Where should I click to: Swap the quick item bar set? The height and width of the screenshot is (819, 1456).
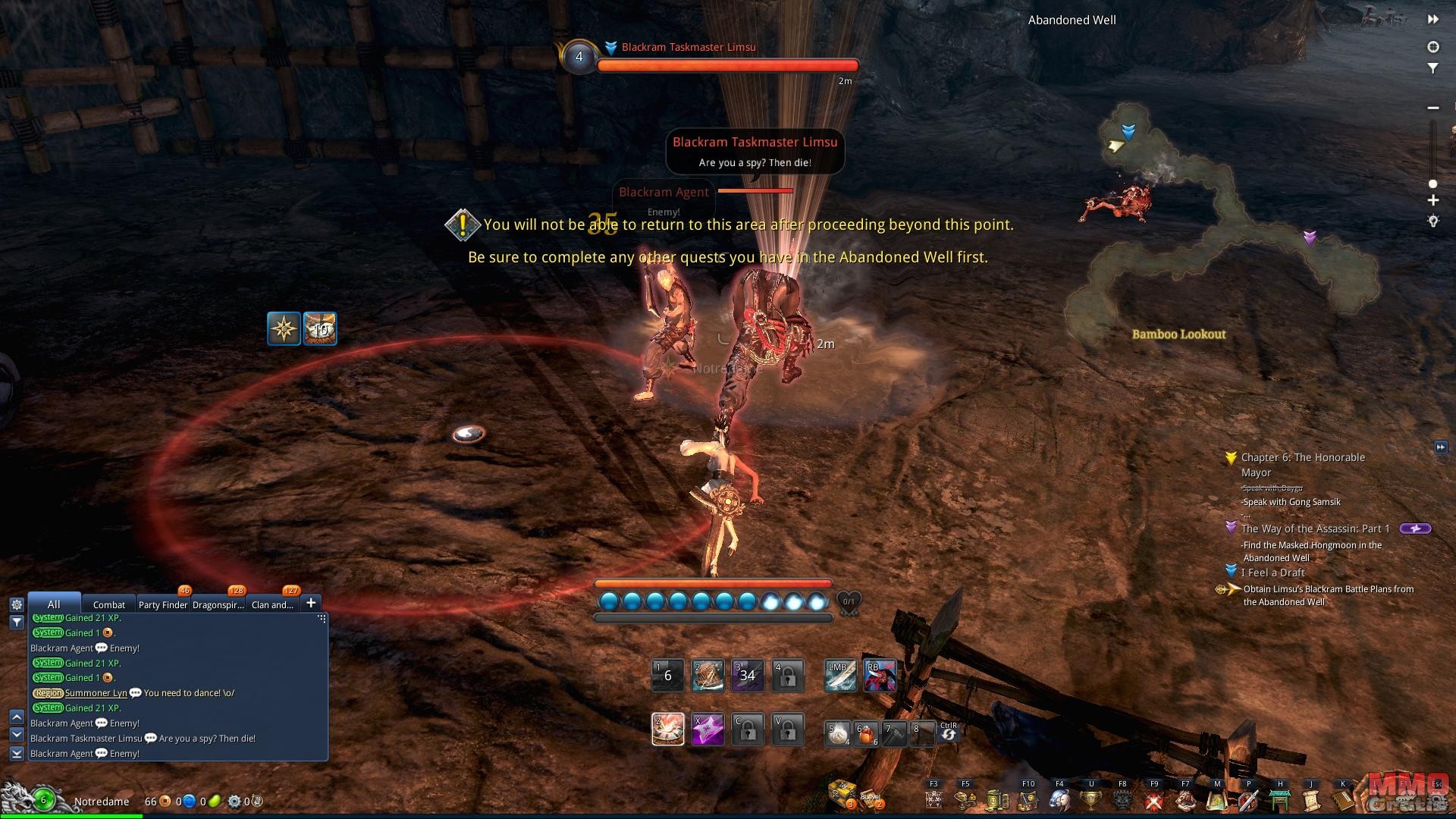tap(949, 732)
